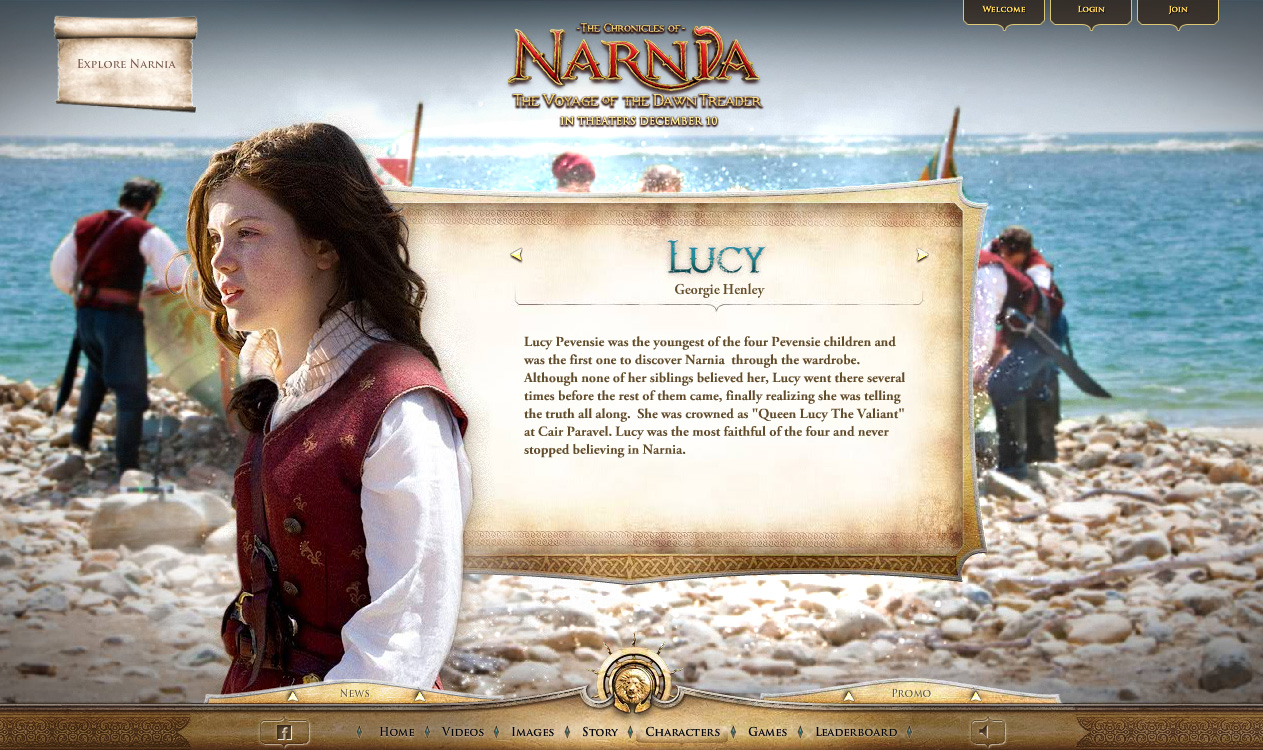Open the Games section

click(x=768, y=732)
